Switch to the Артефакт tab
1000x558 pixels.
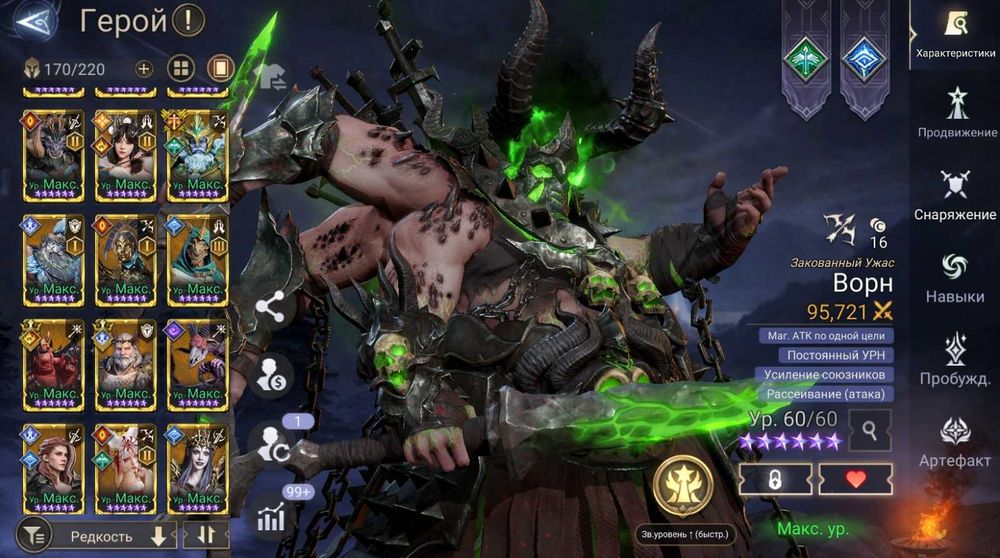[x=955, y=441]
